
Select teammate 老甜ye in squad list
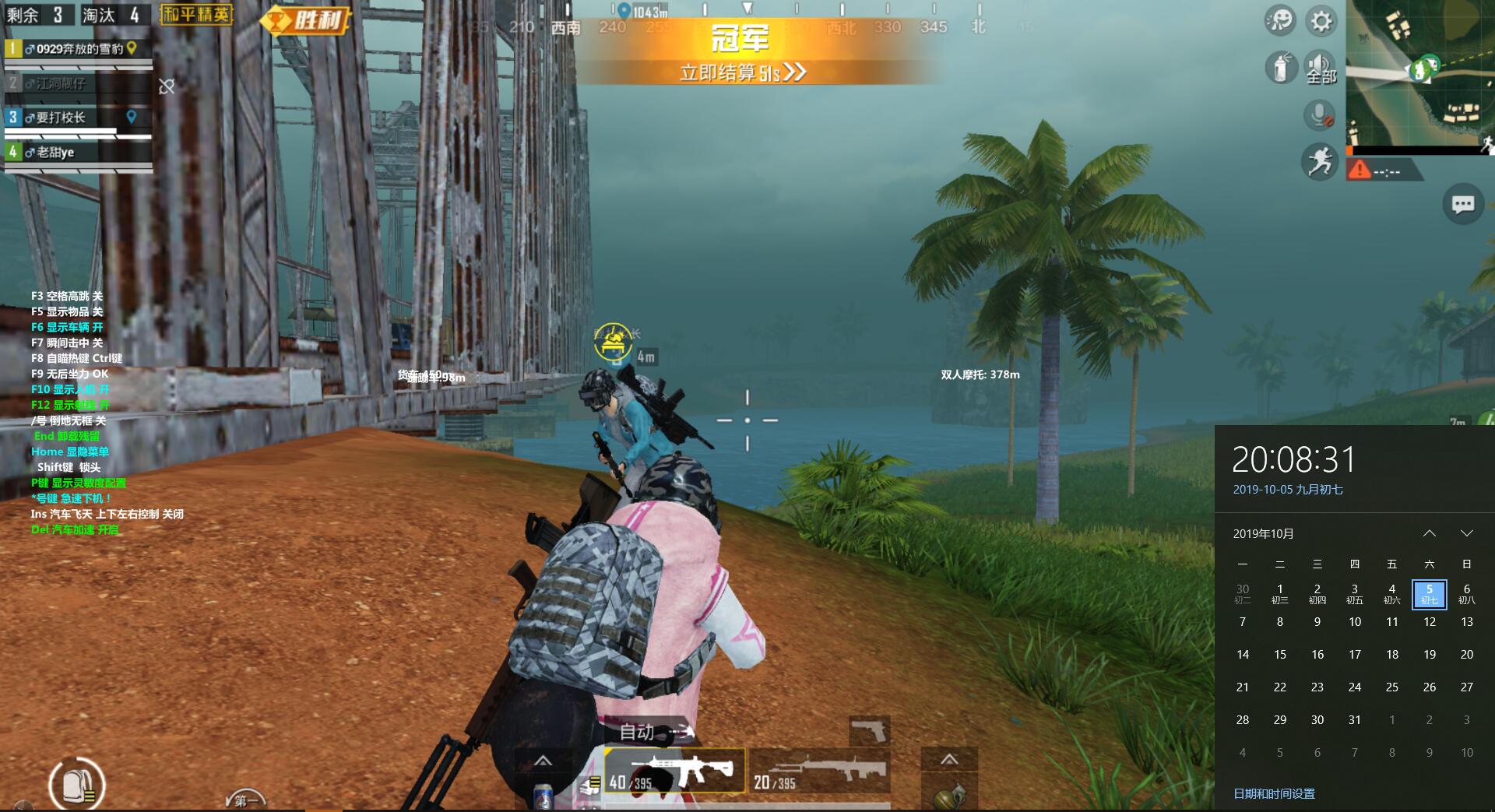pyautogui.click(x=78, y=153)
